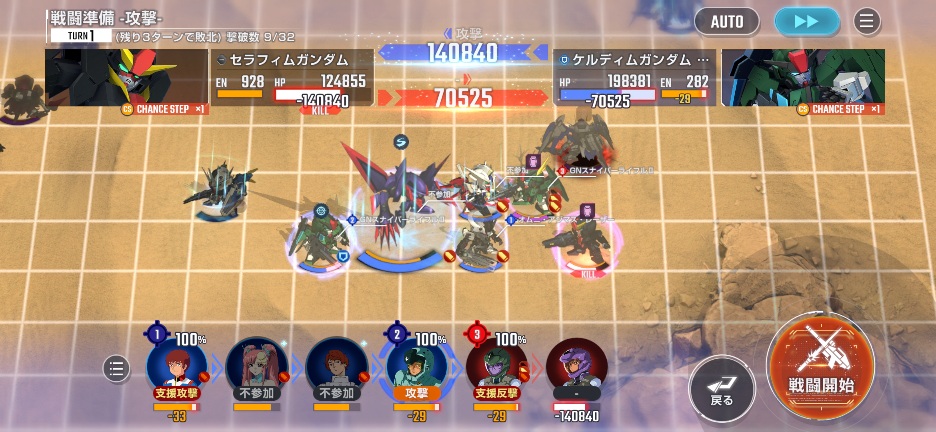This screenshot has width=936, height=432.
Task: Open the top-right hamburger menu
Action: (x=866, y=21)
